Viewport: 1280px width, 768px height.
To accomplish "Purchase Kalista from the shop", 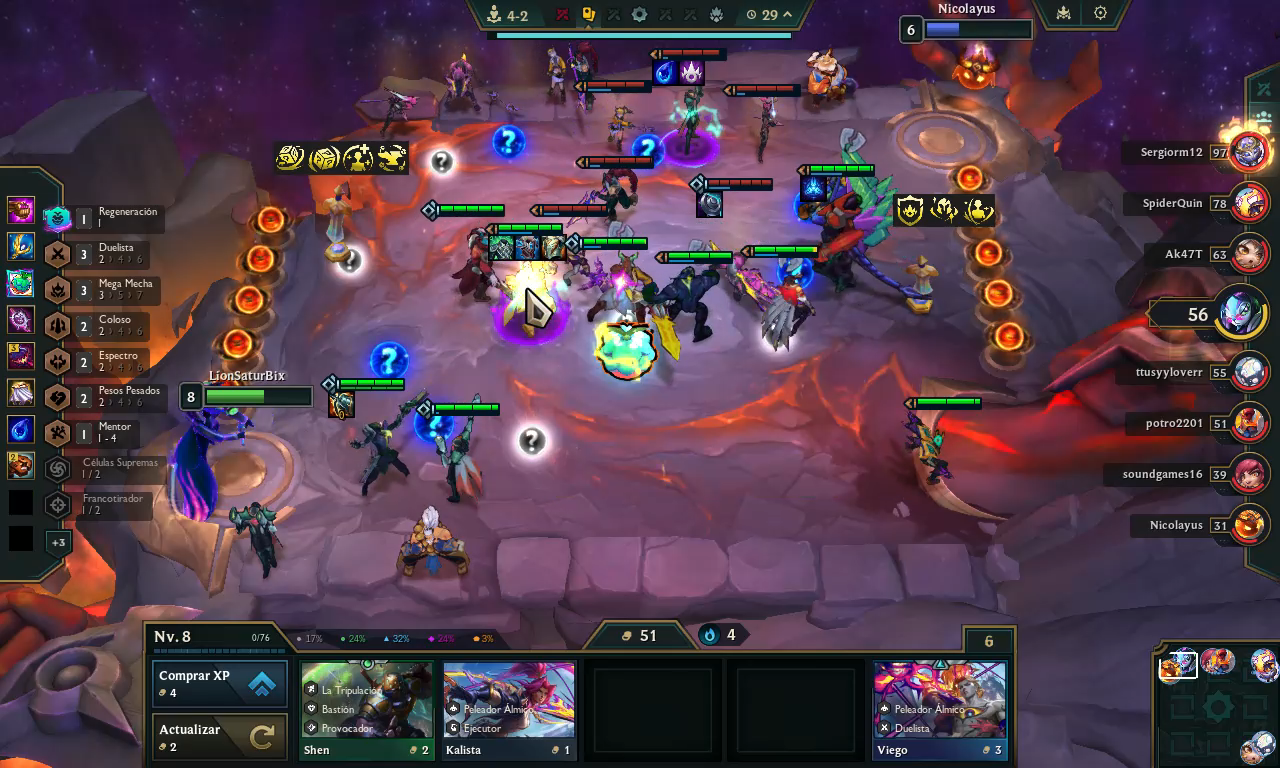I will pos(509,710).
